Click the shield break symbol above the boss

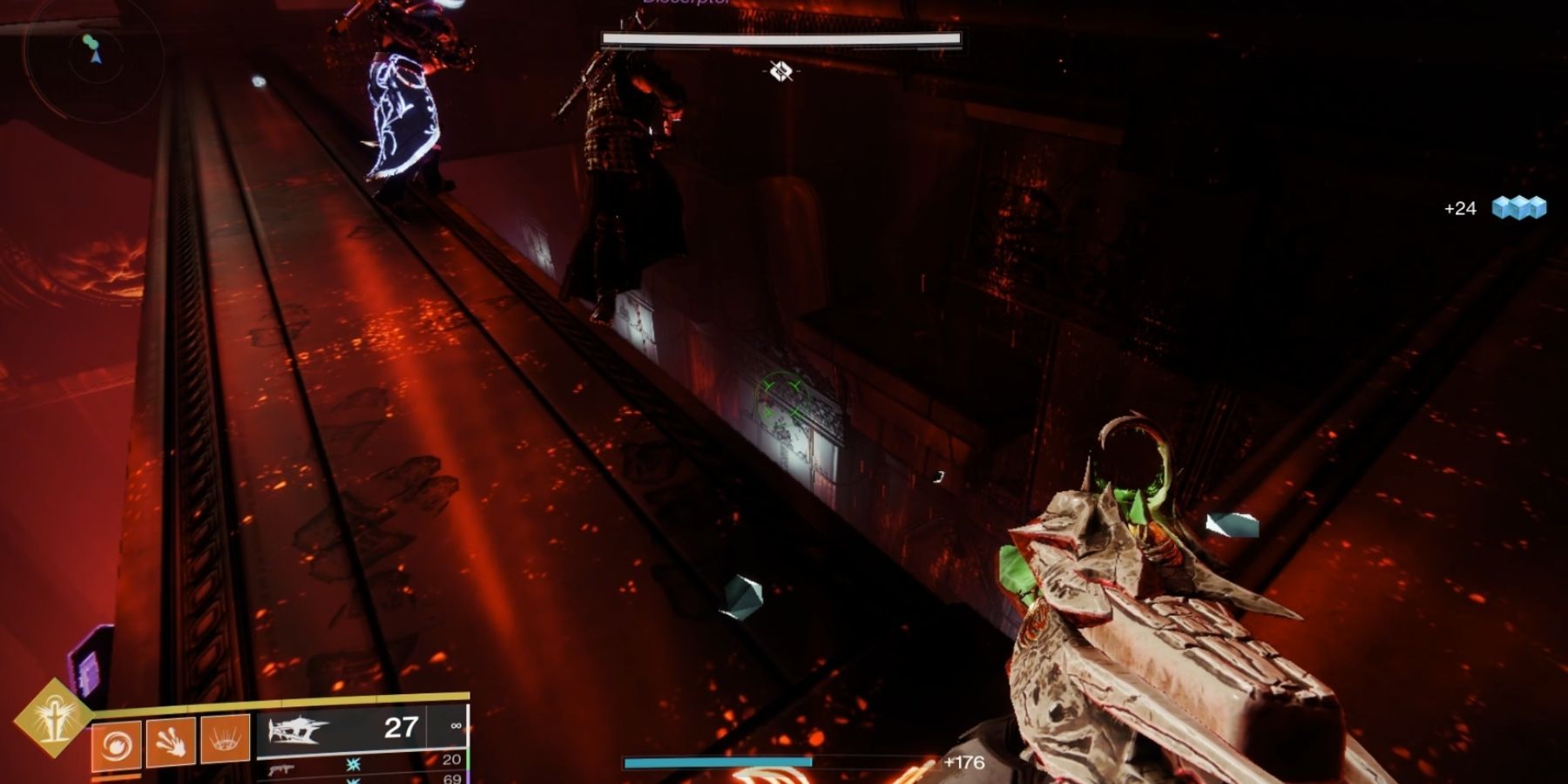(x=781, y=73)
